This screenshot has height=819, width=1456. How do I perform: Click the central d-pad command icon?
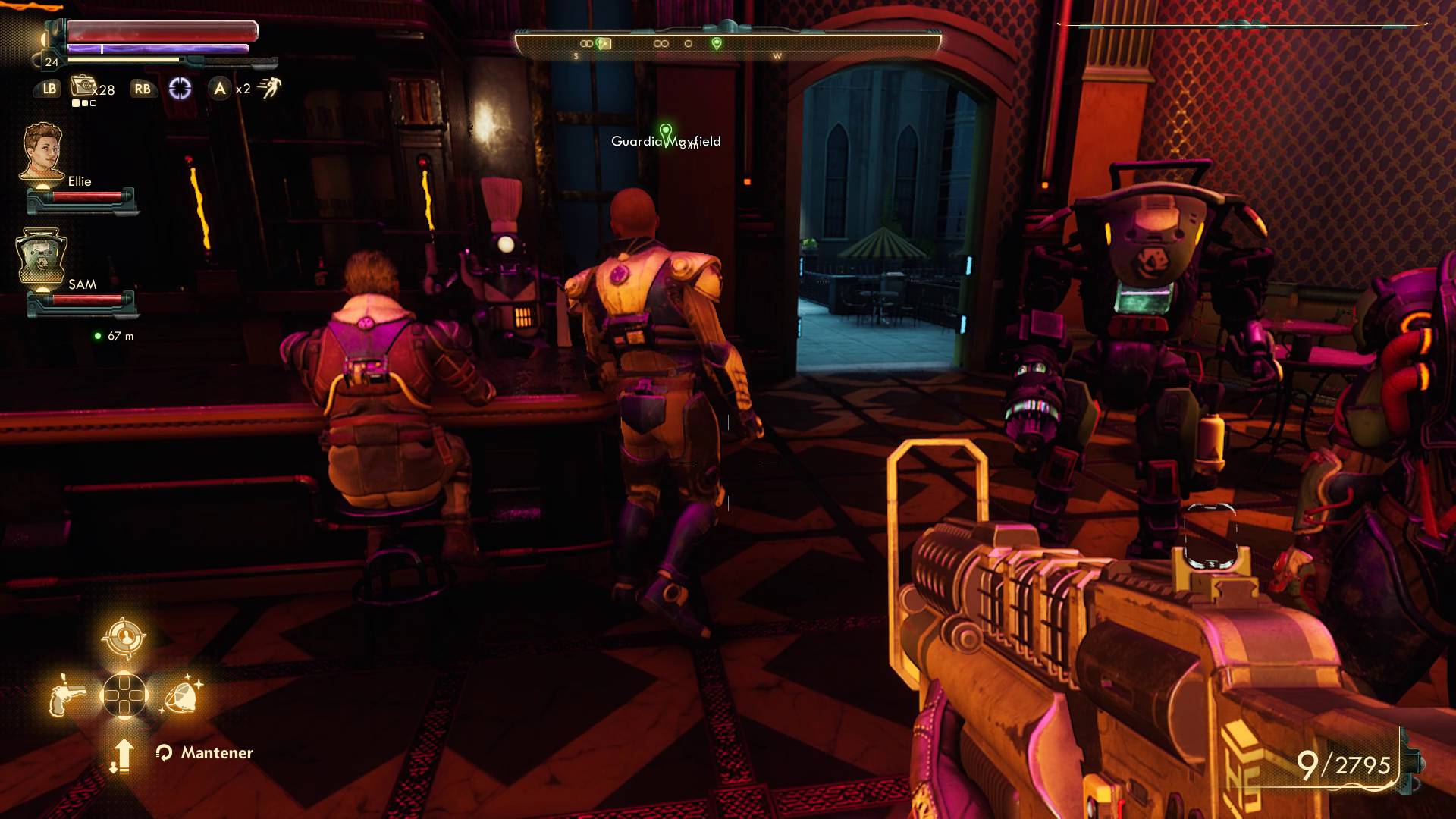click(x=124, y=695)
